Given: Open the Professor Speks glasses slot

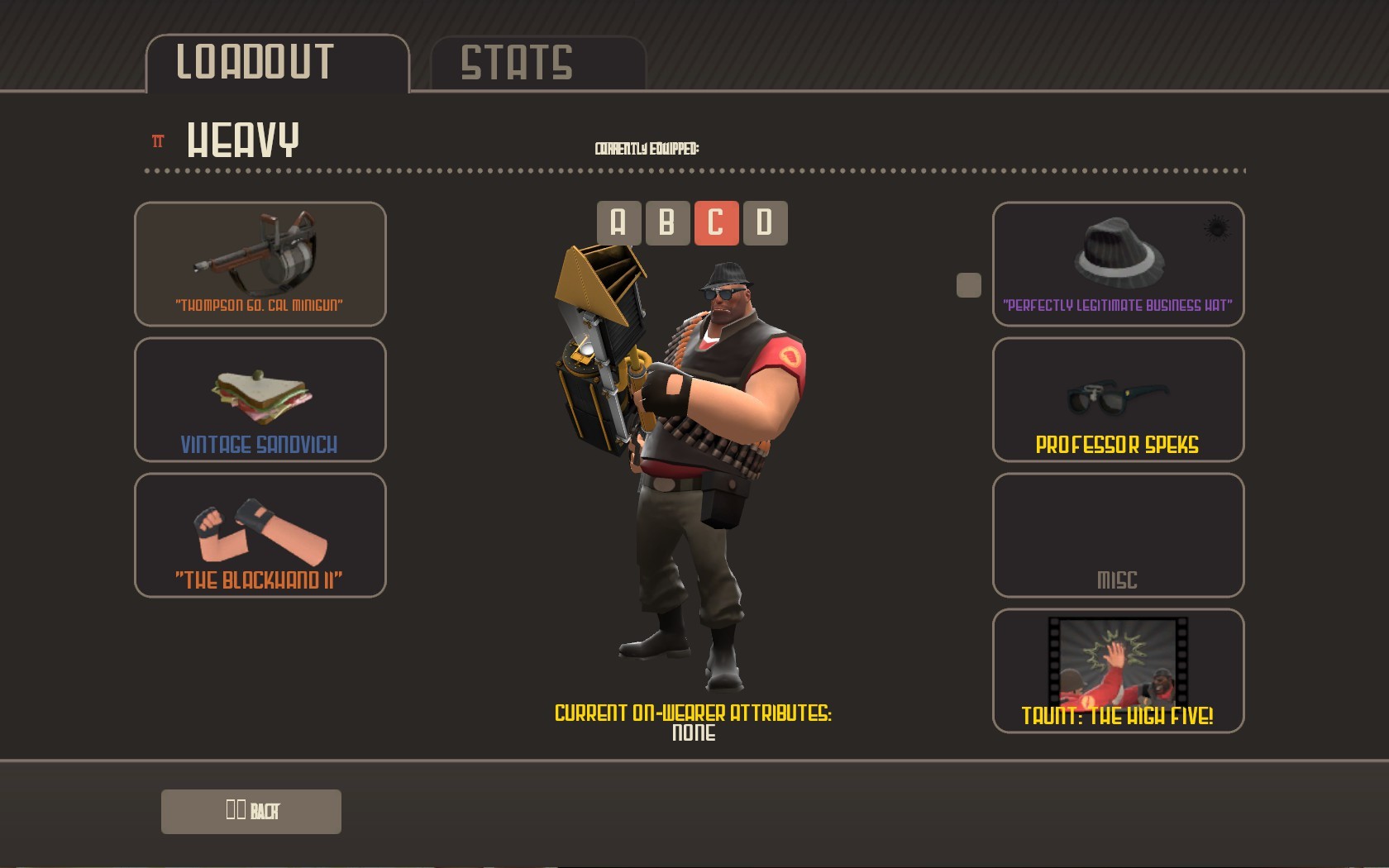Looking at the screenshot, I should pyautogui.click(x=1118, y=400).
